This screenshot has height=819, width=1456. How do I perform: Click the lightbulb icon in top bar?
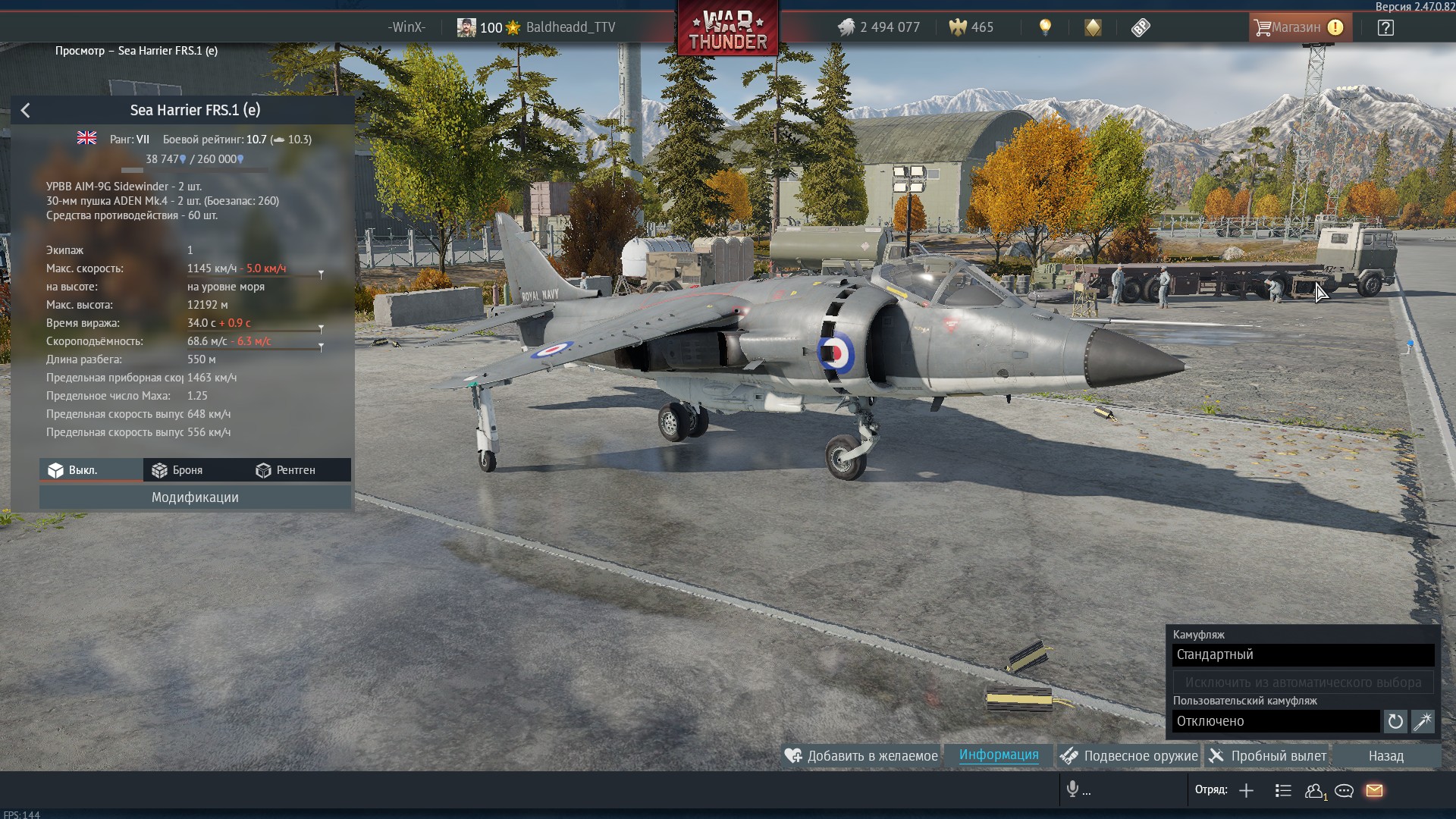(1045, 27)
